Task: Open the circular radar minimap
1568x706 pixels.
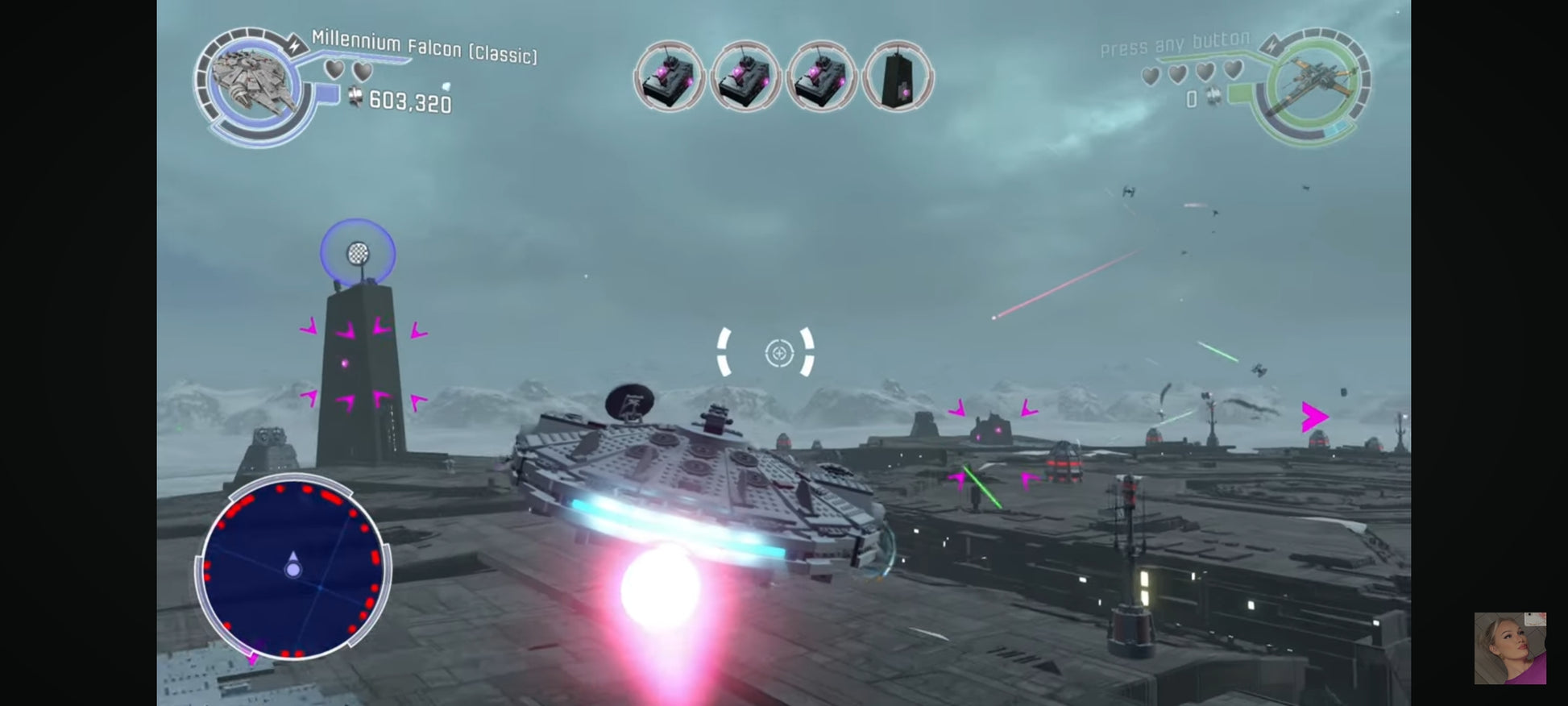Action: coord(293,568)
